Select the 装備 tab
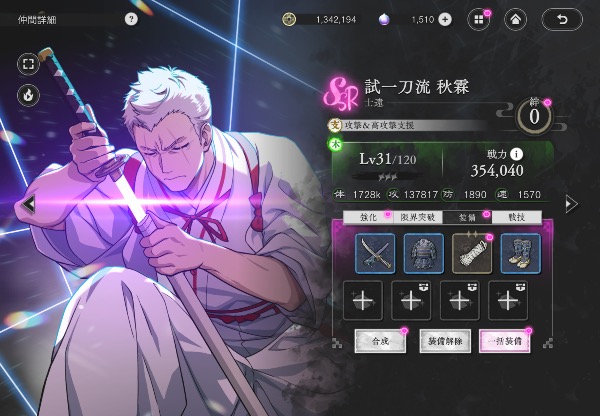This screenshot has height=416, width=600. click(466, 216)
